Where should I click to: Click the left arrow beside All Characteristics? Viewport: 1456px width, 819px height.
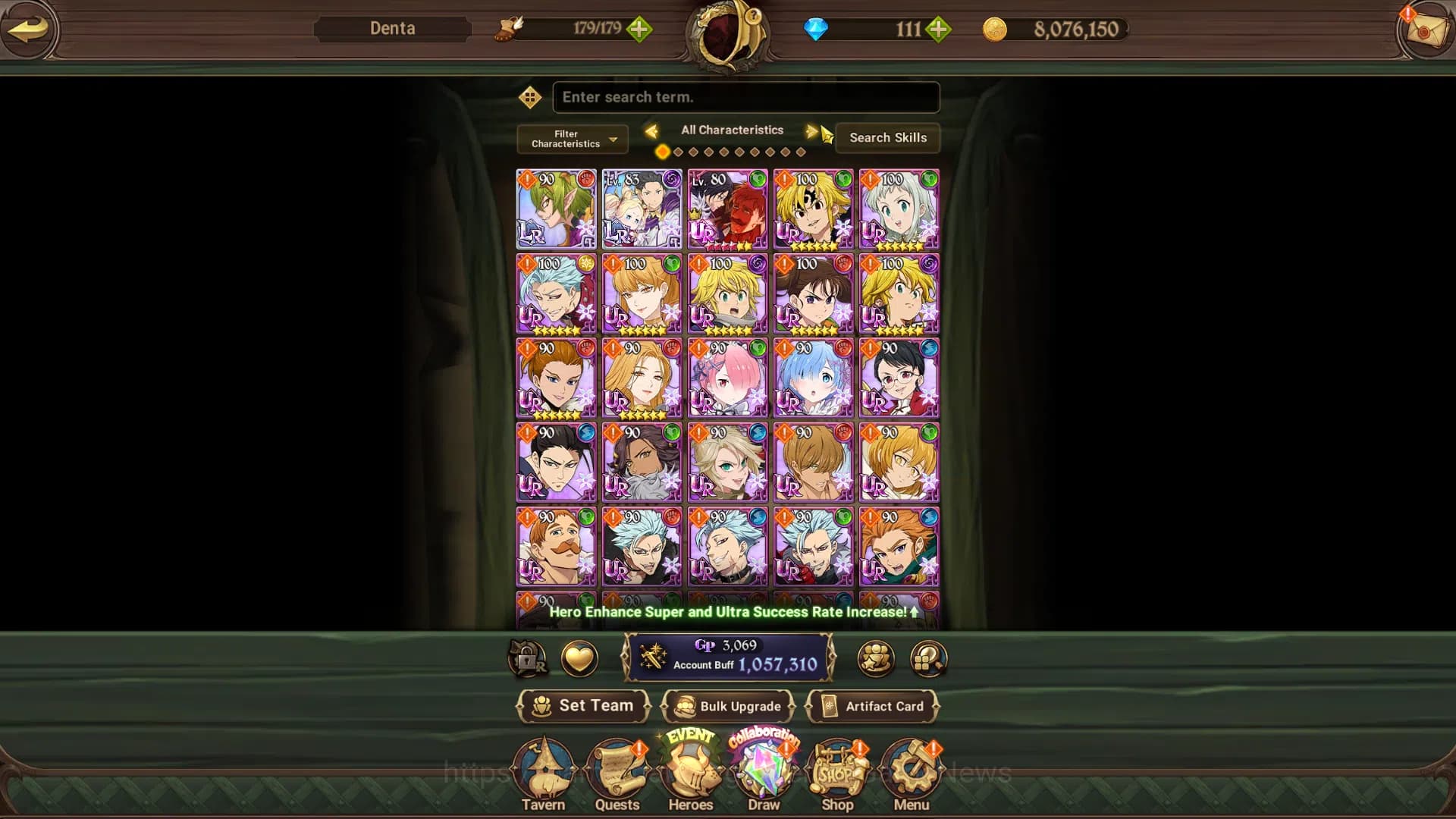click(653, 130)
